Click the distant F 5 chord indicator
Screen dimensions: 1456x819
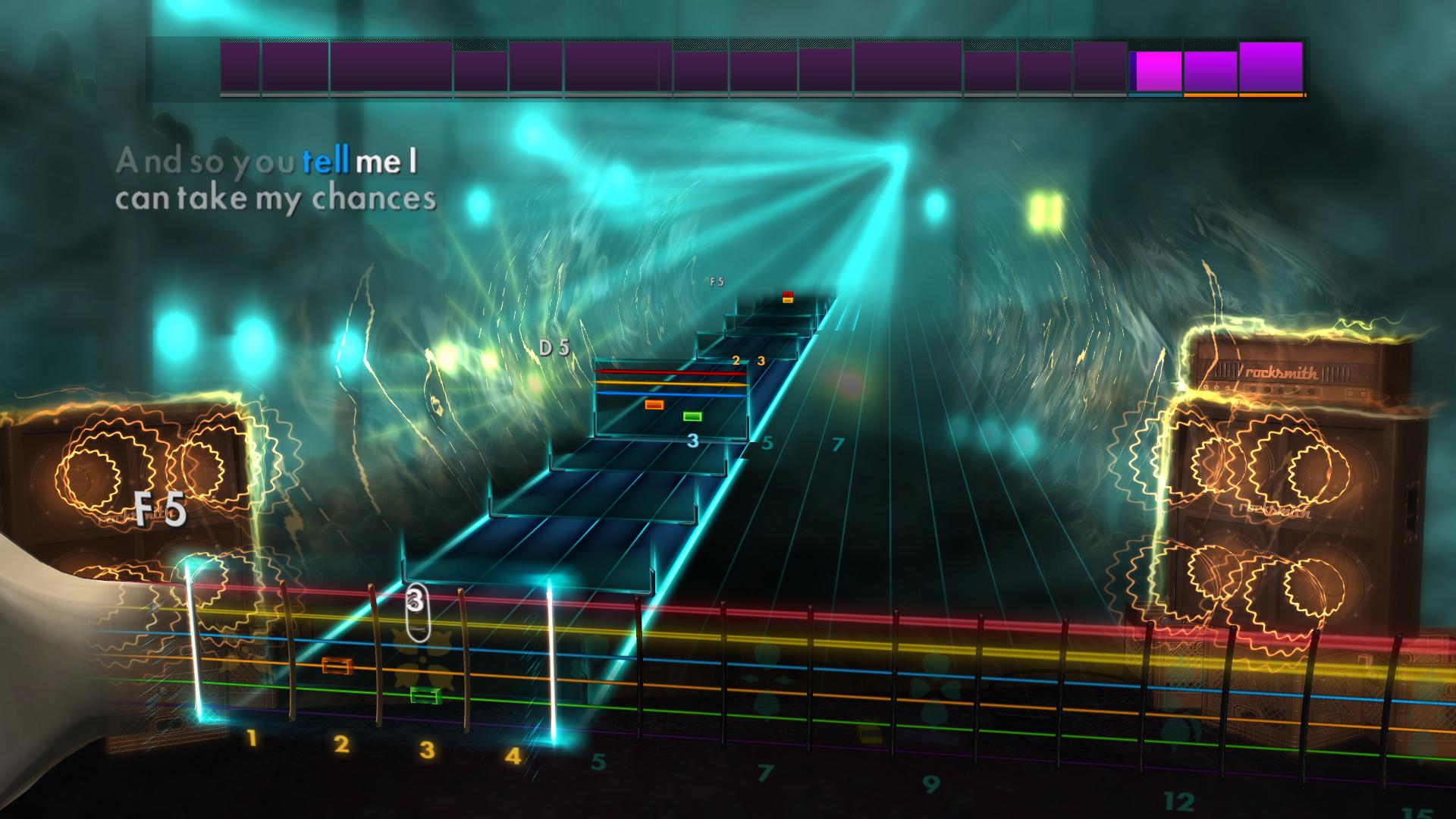[716, 281]
